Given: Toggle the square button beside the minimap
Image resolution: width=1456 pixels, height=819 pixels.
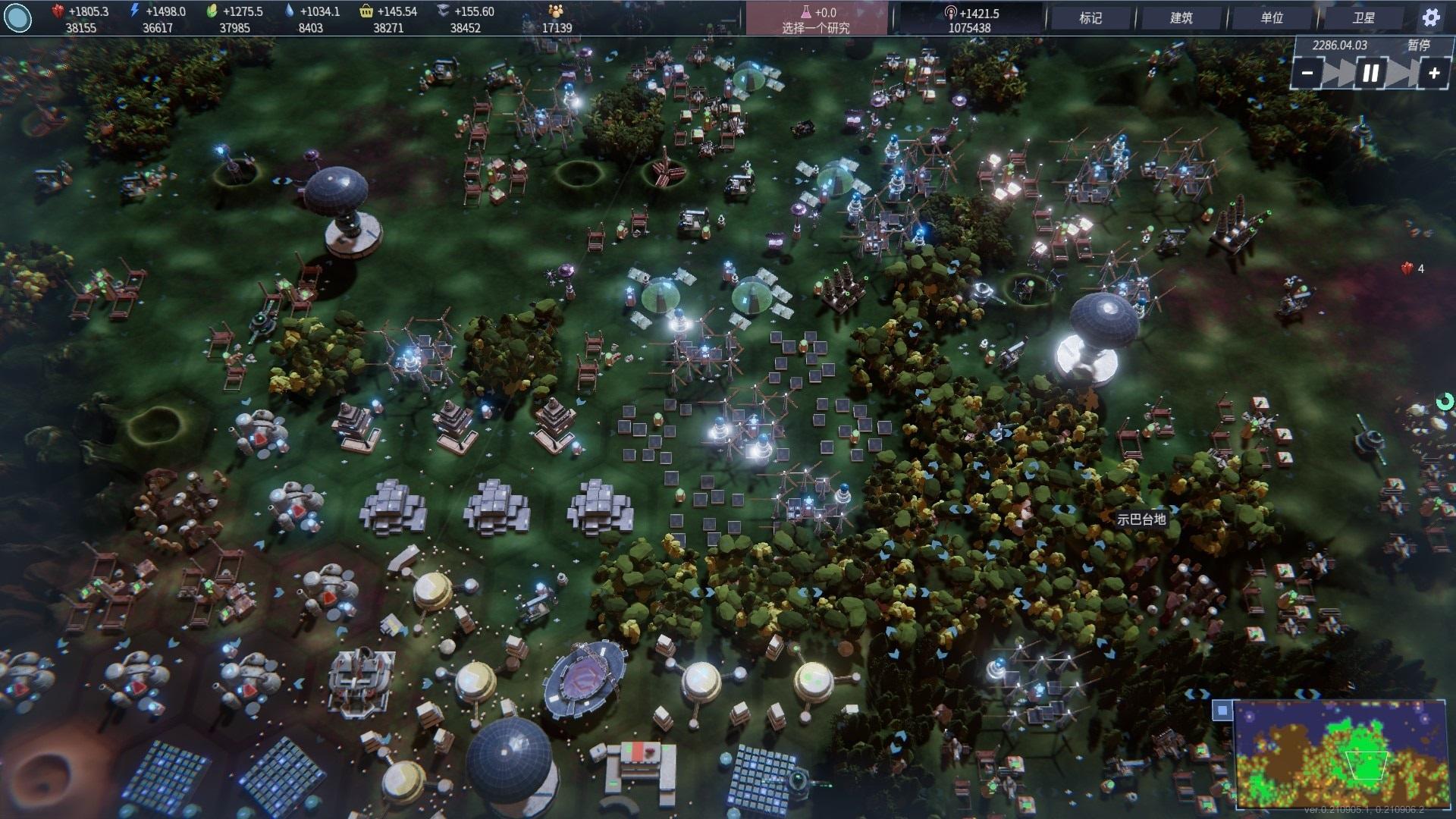Looking at the screenshot, I should [x=1222, y=710].
